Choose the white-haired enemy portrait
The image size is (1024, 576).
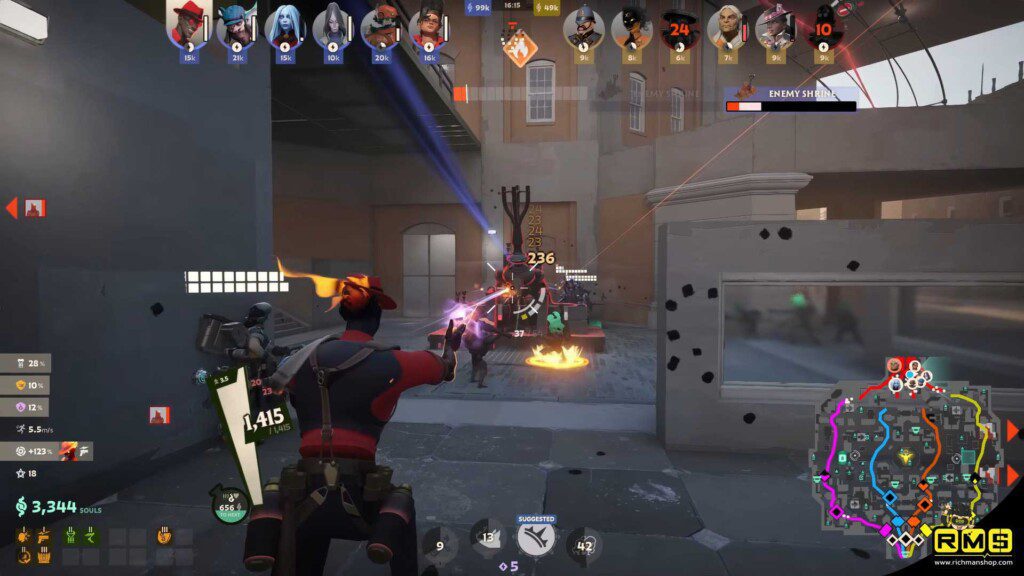727,27
